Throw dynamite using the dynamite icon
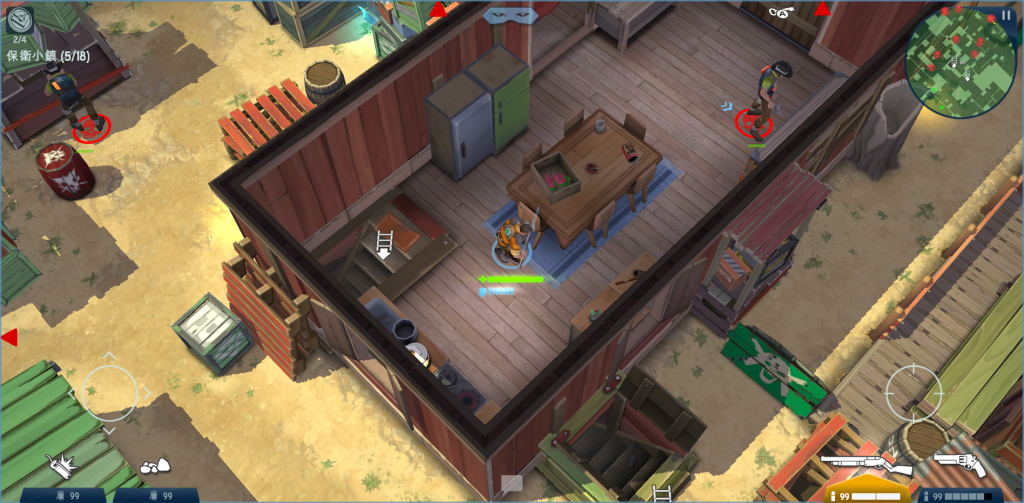The height and width of the screenshot is (503, 1024). [x=62, y=464]
